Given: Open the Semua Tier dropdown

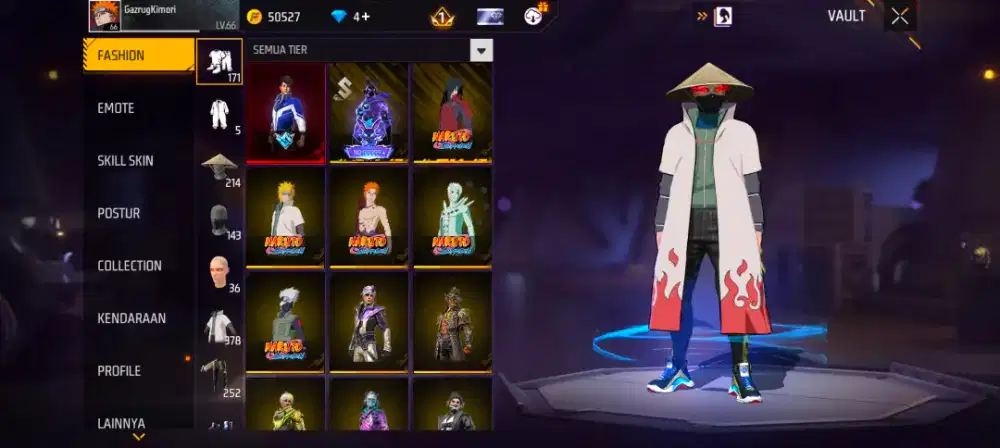Looking at the screenshot, I should pos(482,50).
